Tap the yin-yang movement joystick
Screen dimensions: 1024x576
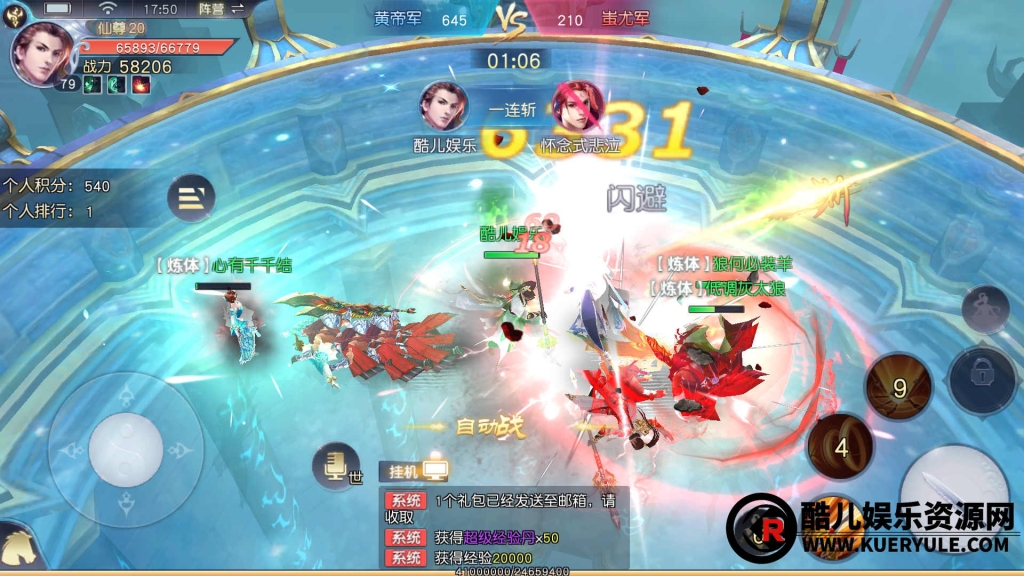coord(126,449)
